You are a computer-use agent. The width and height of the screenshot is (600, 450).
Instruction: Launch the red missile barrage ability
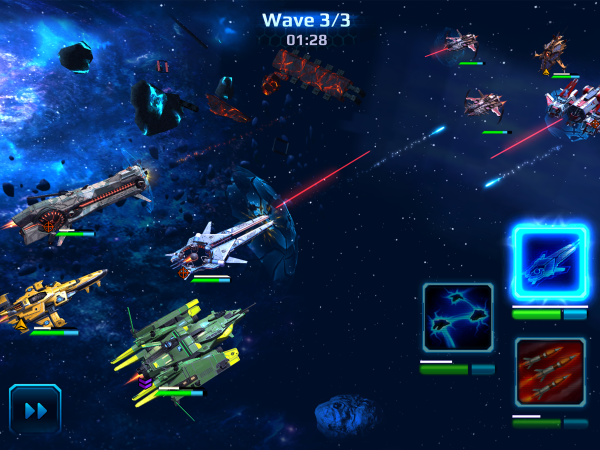[549, 372]
